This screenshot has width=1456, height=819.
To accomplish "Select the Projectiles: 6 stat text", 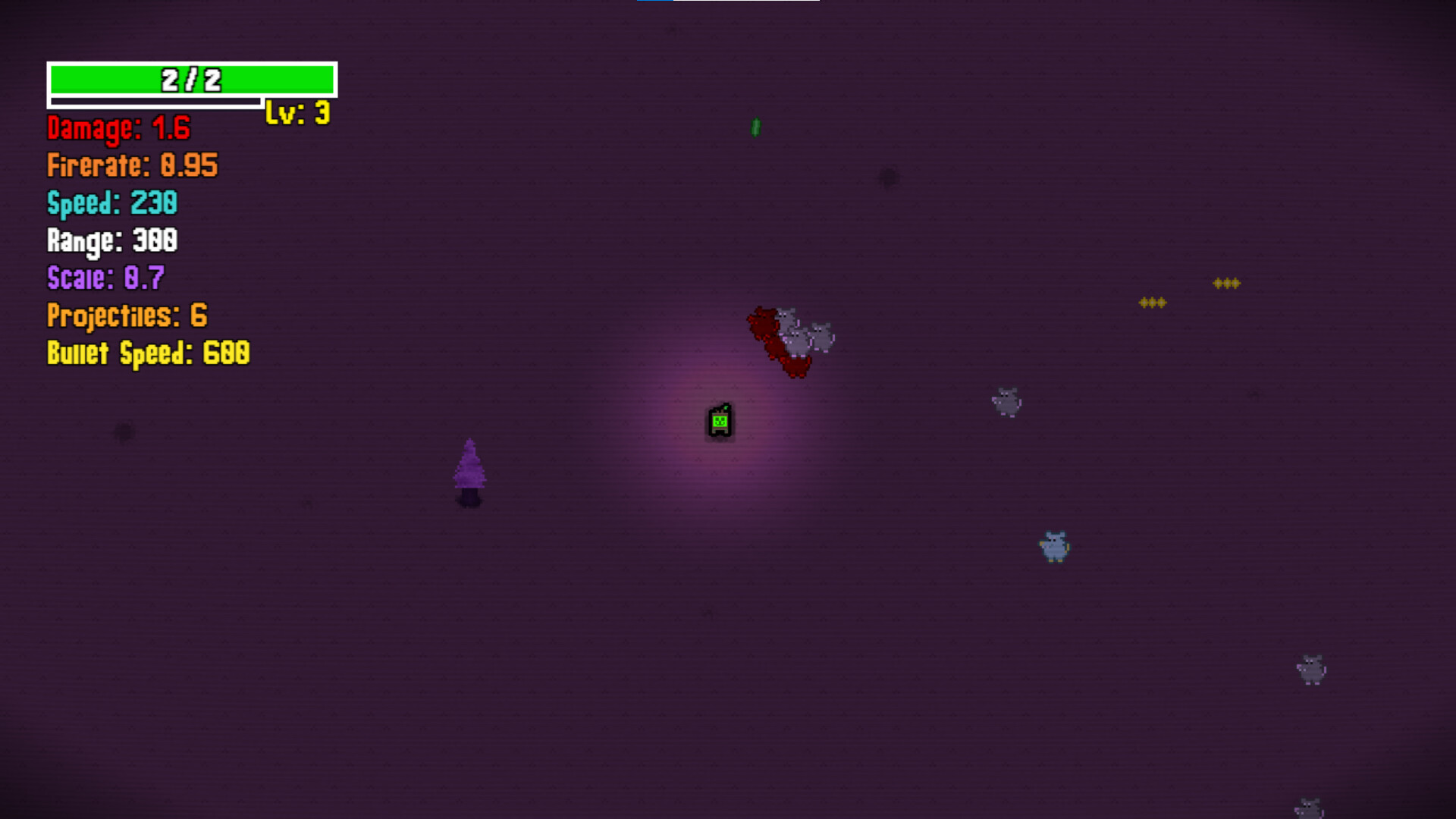I will tap(127, 315).
